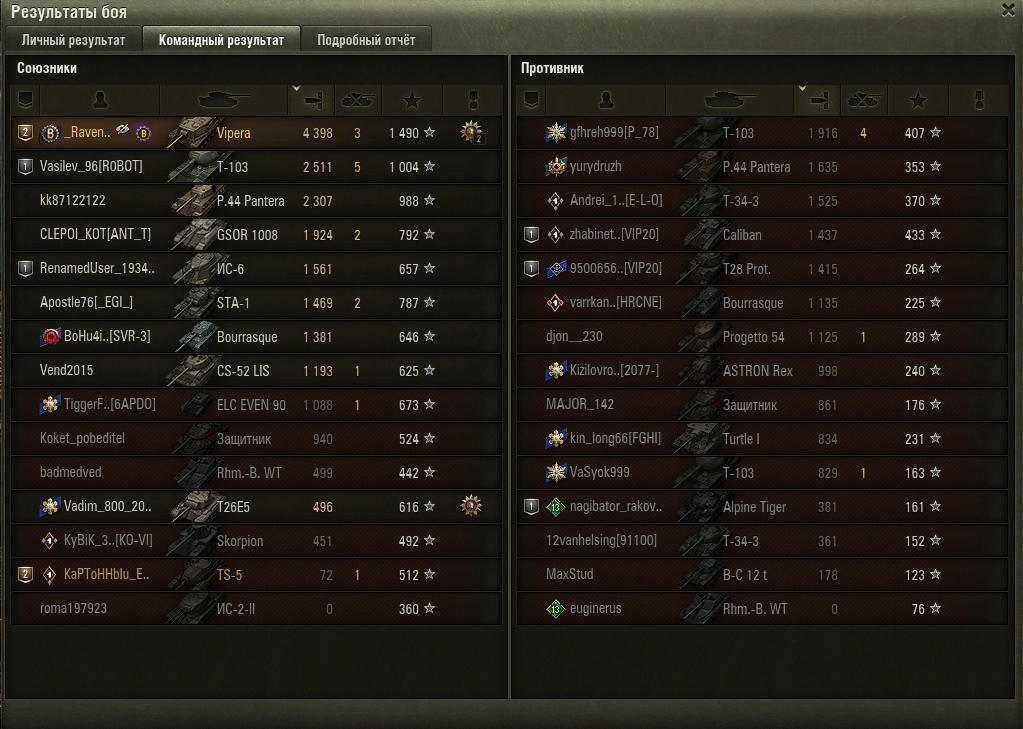The width and height of the screenshot is (1023, 729).
Task: Sort allies by experience star column
Action: [412, 100]
